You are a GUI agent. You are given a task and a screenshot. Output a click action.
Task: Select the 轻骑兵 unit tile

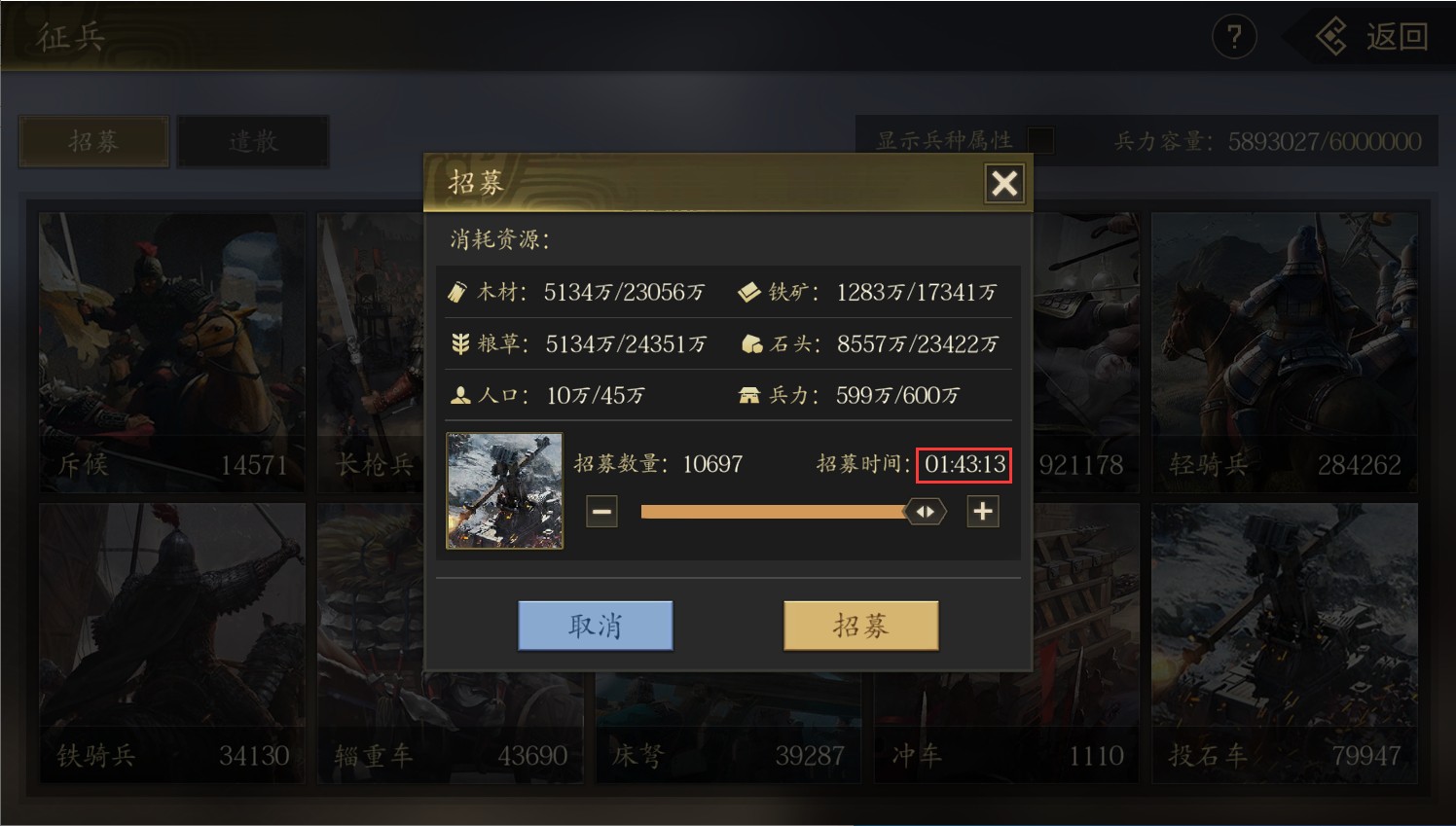point(1285,352)
